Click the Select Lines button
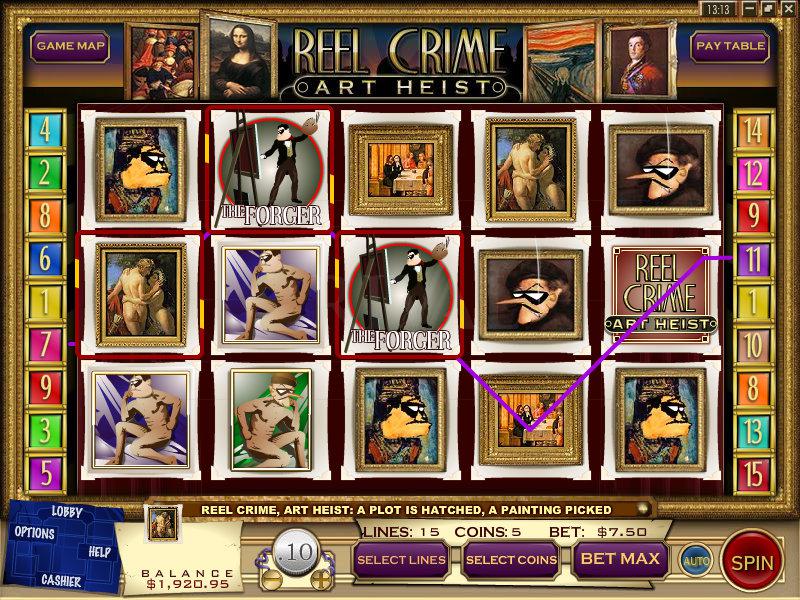The width and height of the screenshot is (800, 600). tap(400, 559)
